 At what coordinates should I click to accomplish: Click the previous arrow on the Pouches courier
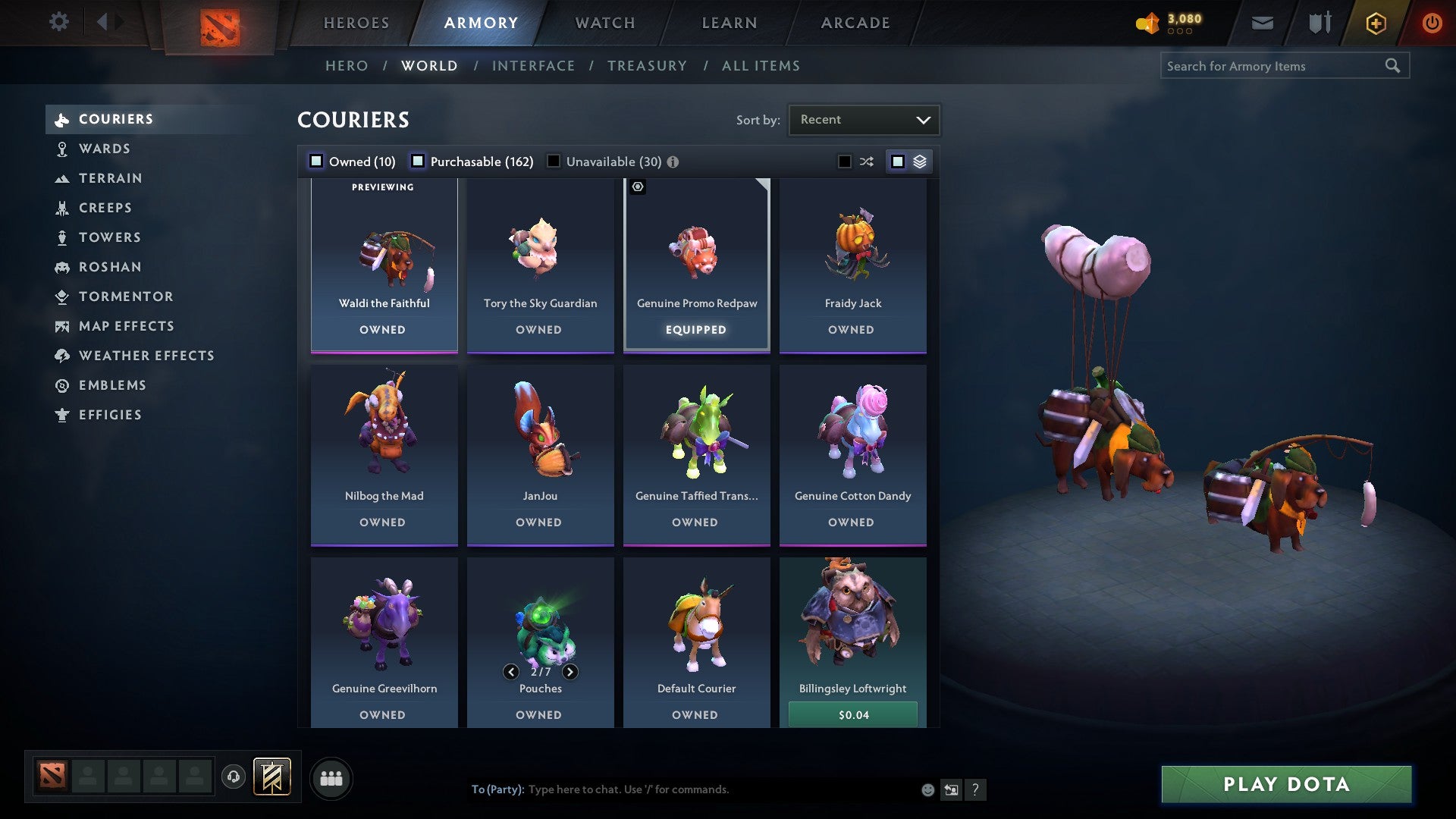(510, 672)
